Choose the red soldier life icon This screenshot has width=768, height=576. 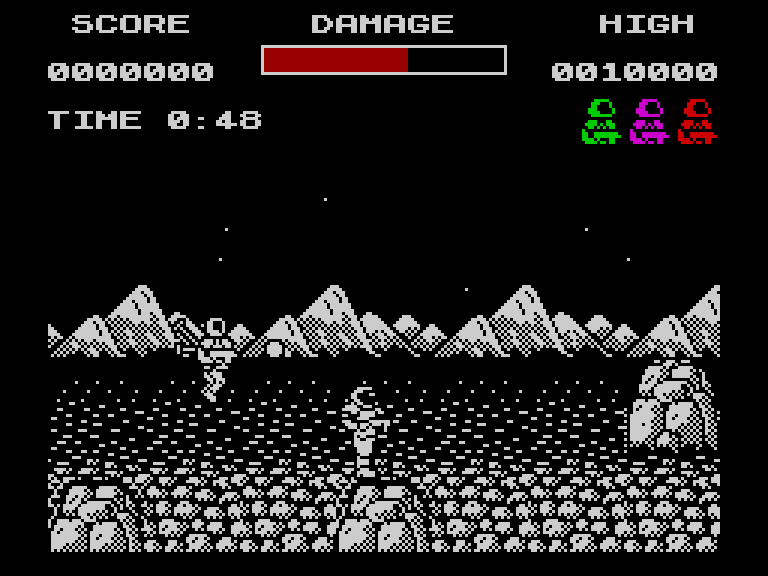pos(697,121)
